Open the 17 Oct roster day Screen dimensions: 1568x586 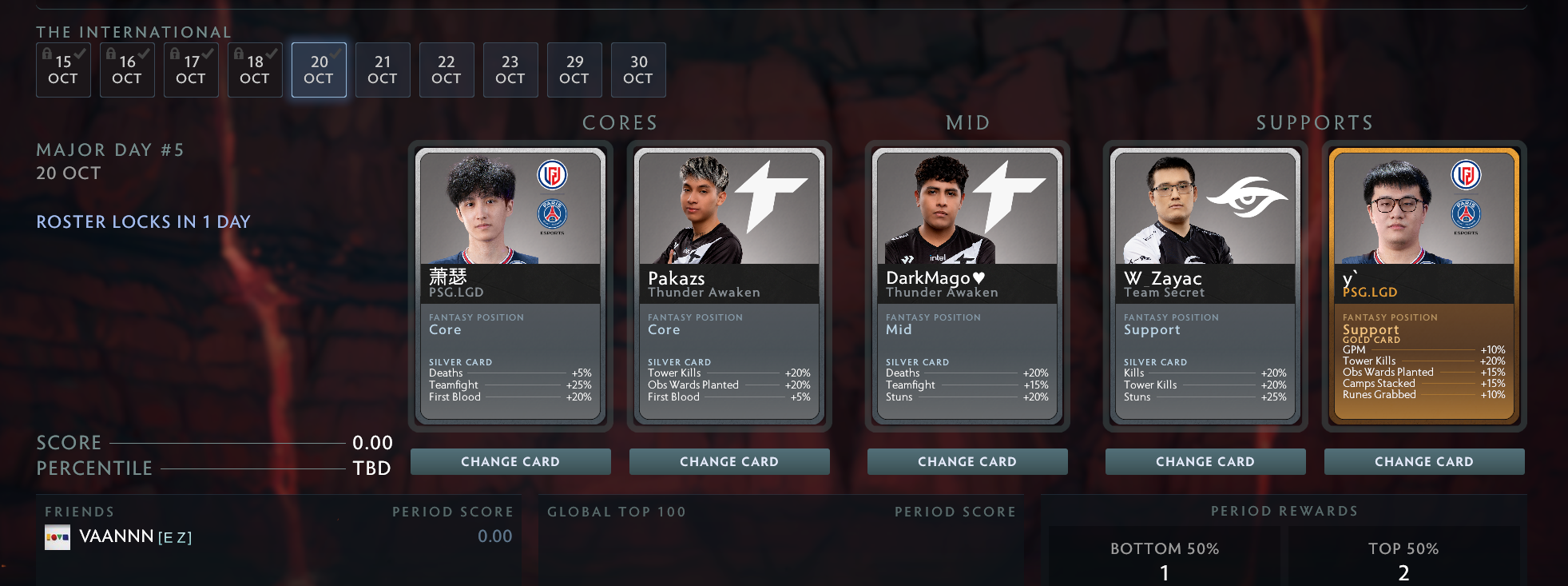tap(191, 70)
